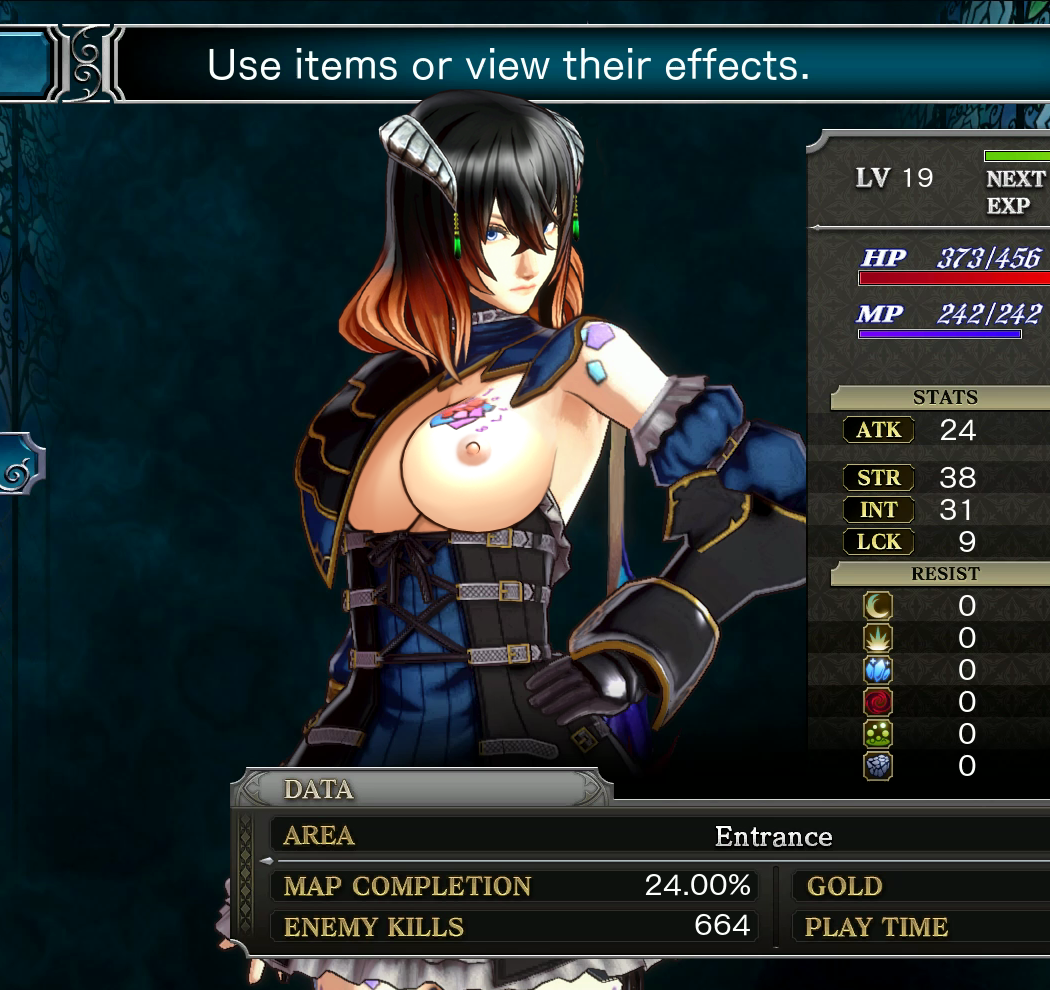Click the grey stone resistance icon

(x=878, y=766)
